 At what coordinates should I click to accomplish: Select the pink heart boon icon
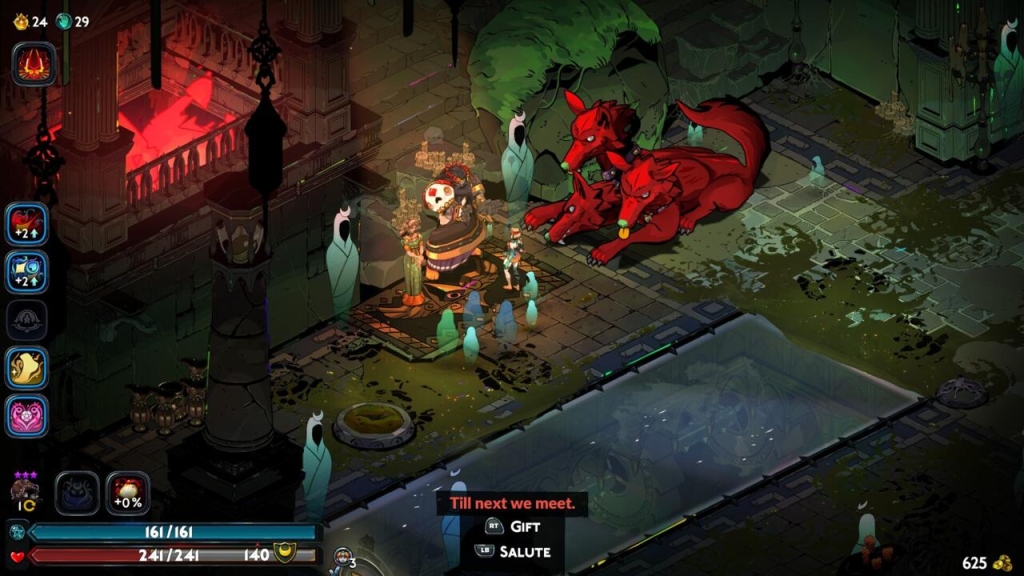click(27, 415)
